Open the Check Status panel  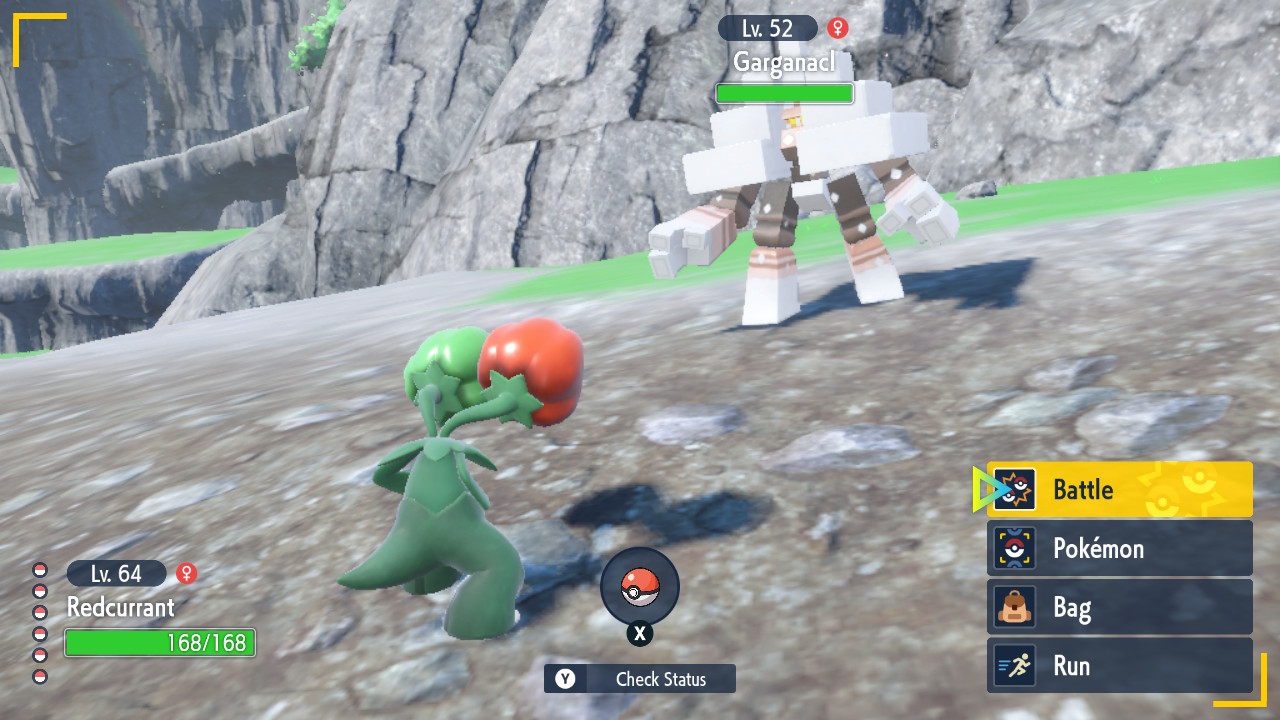pos(640,679)
